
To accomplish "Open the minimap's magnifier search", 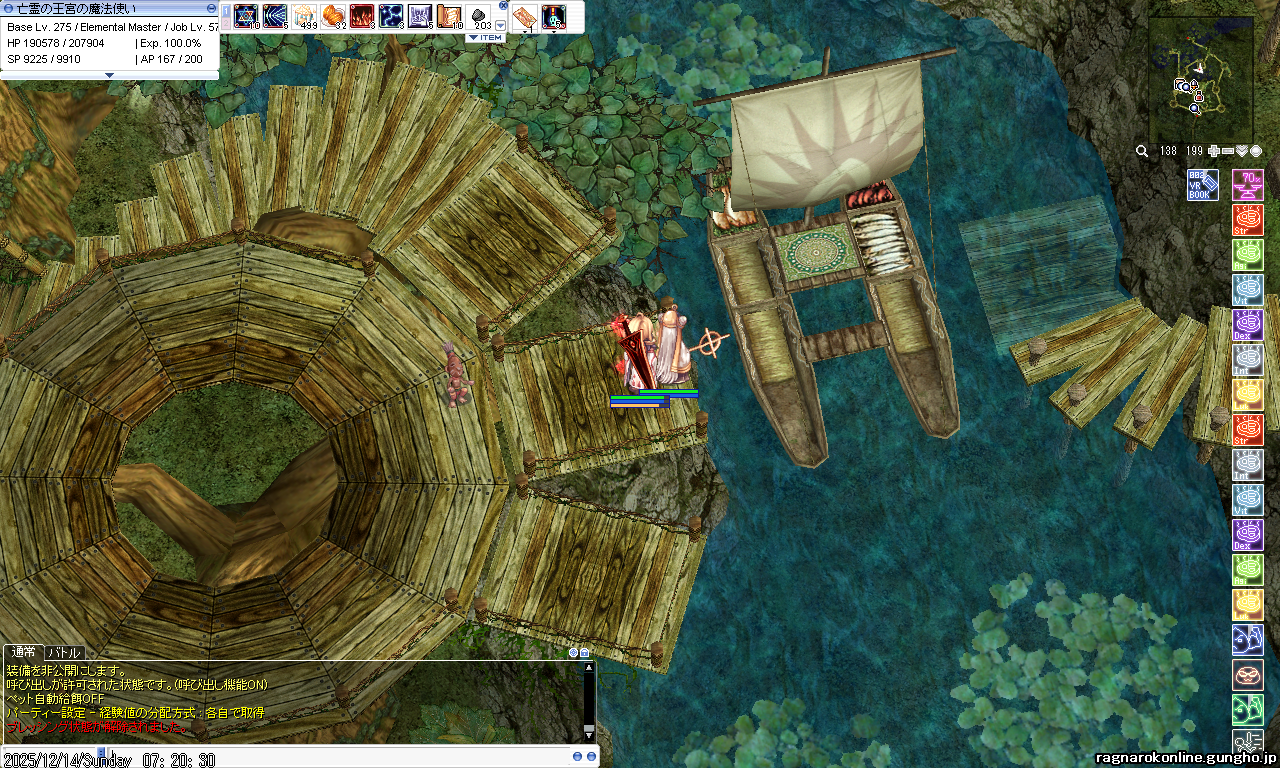I will click(1142, 151).
